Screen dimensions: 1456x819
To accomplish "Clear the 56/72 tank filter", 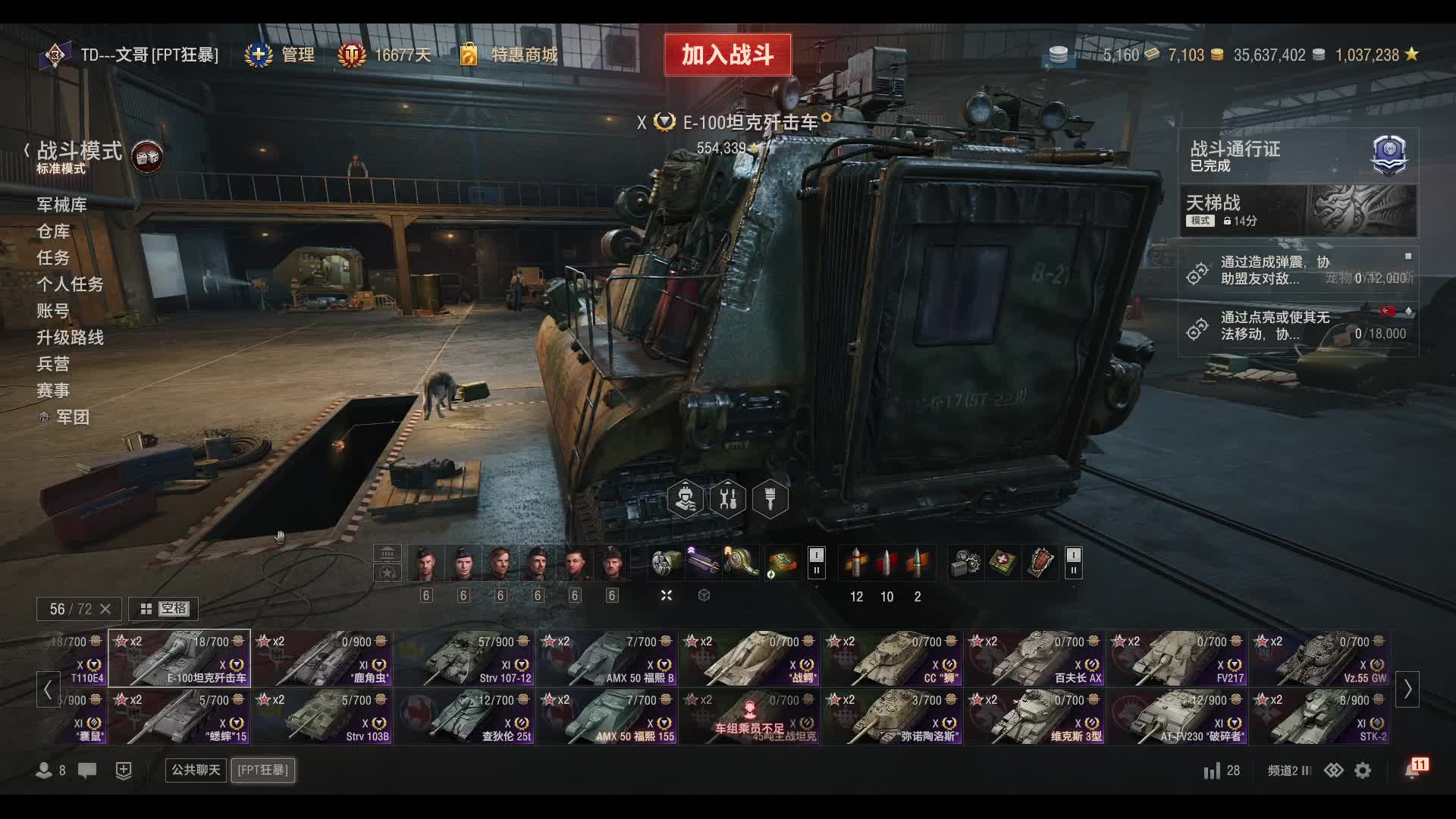I will pyautogui.click(x=105, y=609).
